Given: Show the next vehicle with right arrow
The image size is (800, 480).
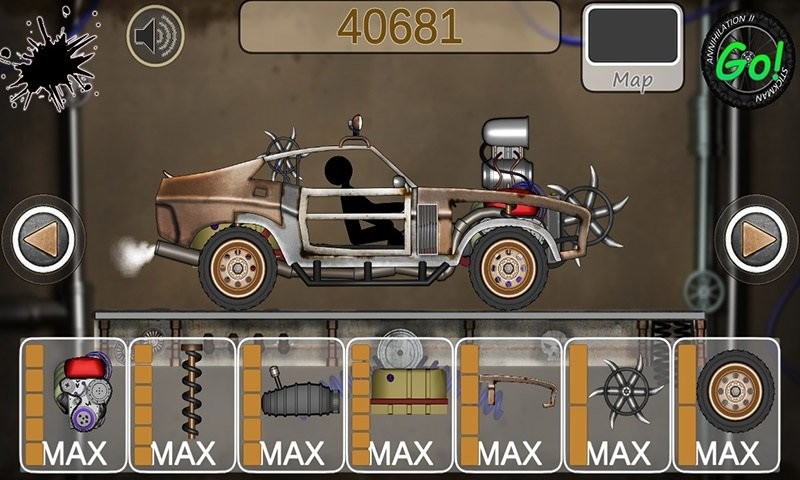Looking at the screenshot, I should pos(756,239).
